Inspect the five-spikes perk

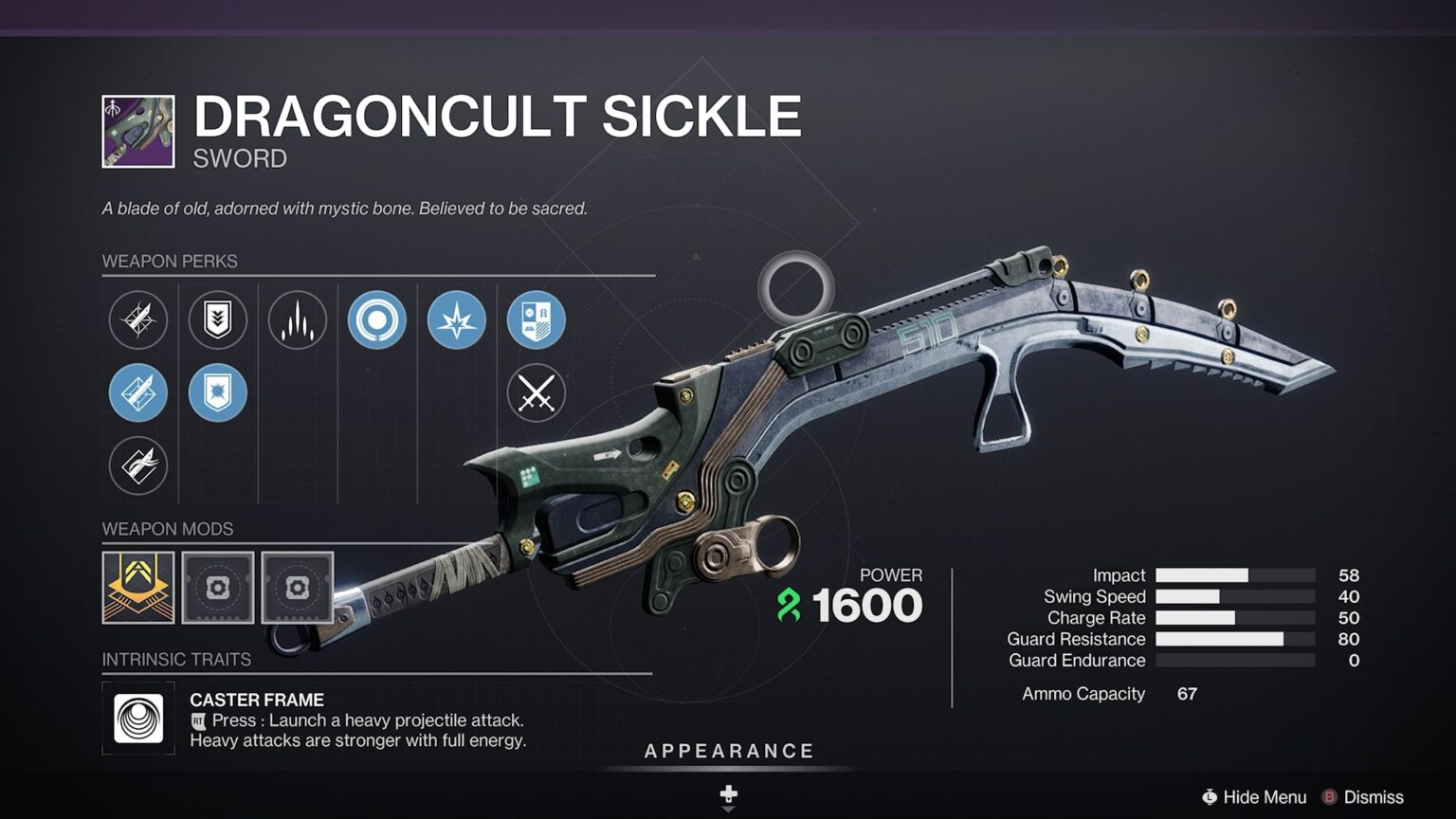[x=298, y=319]
